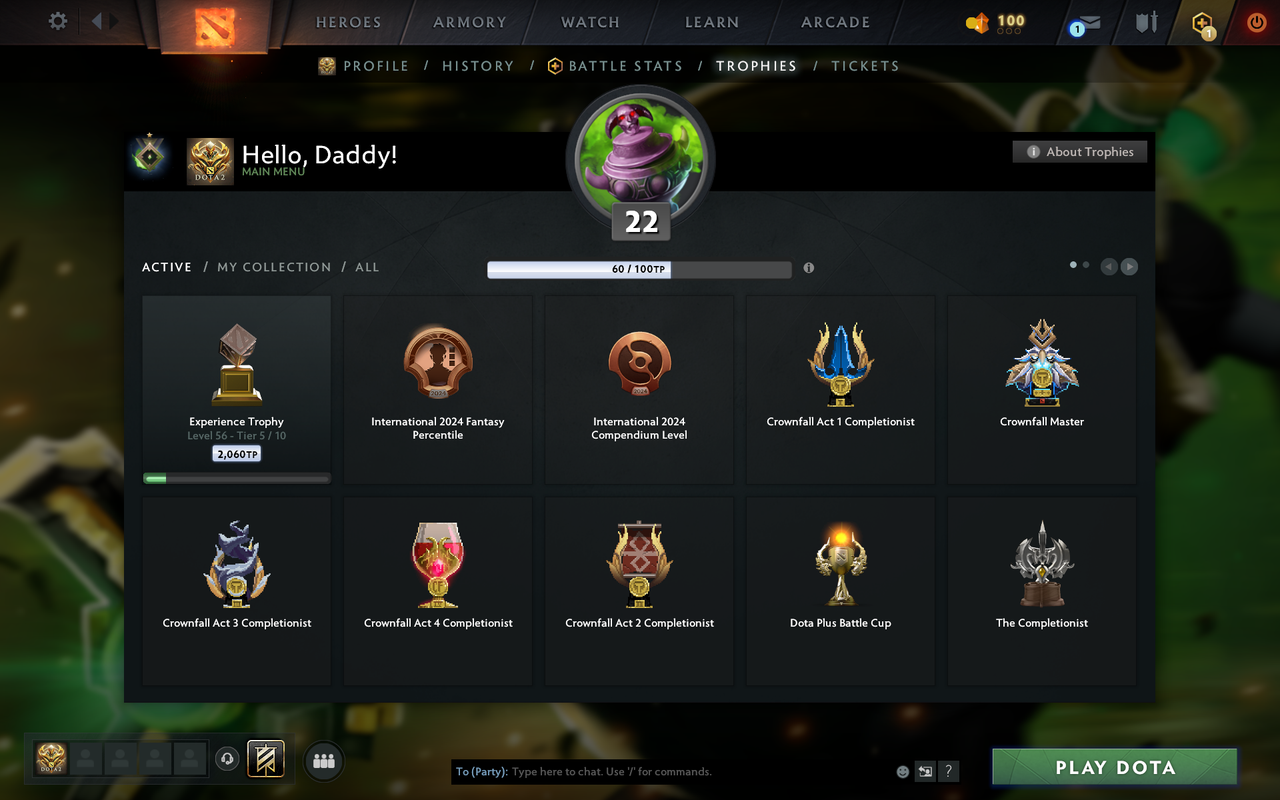Select the Crownfall Master trophy thumbnail
1280x800 pixels.
pos(1041,362)
